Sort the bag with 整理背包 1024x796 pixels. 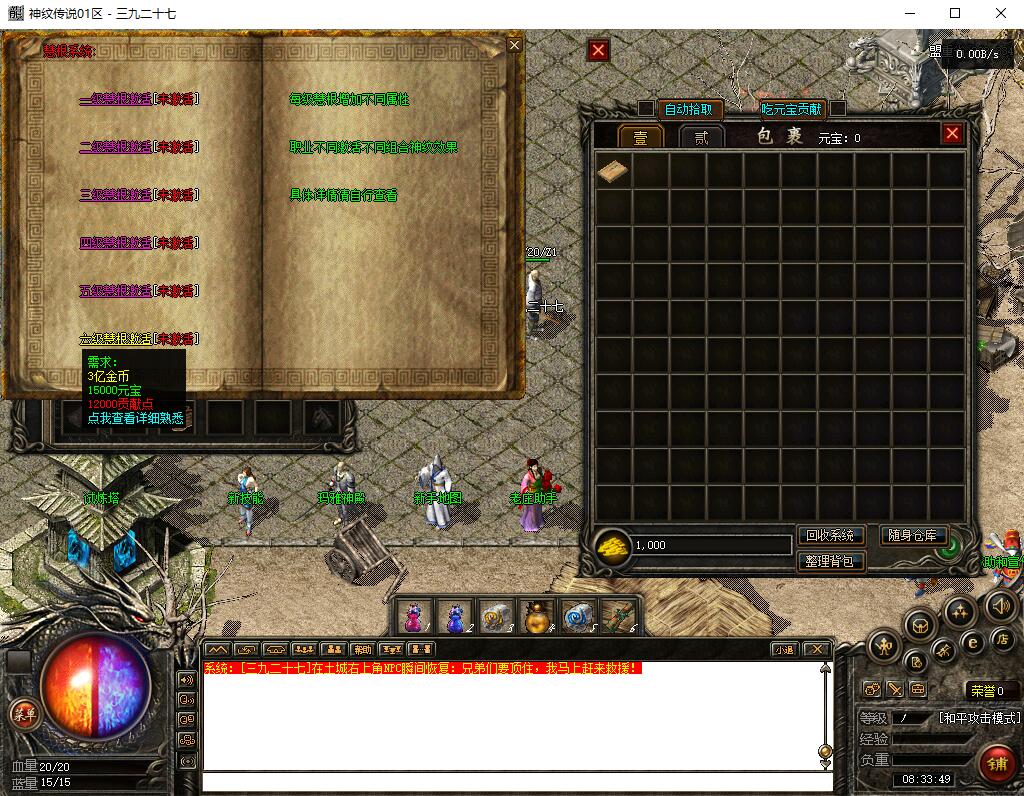pos(830,561)
